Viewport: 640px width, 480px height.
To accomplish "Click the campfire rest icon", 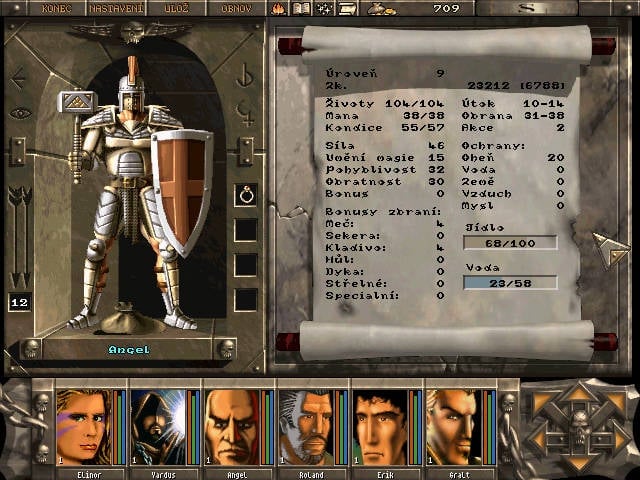I will coord(279,8).
